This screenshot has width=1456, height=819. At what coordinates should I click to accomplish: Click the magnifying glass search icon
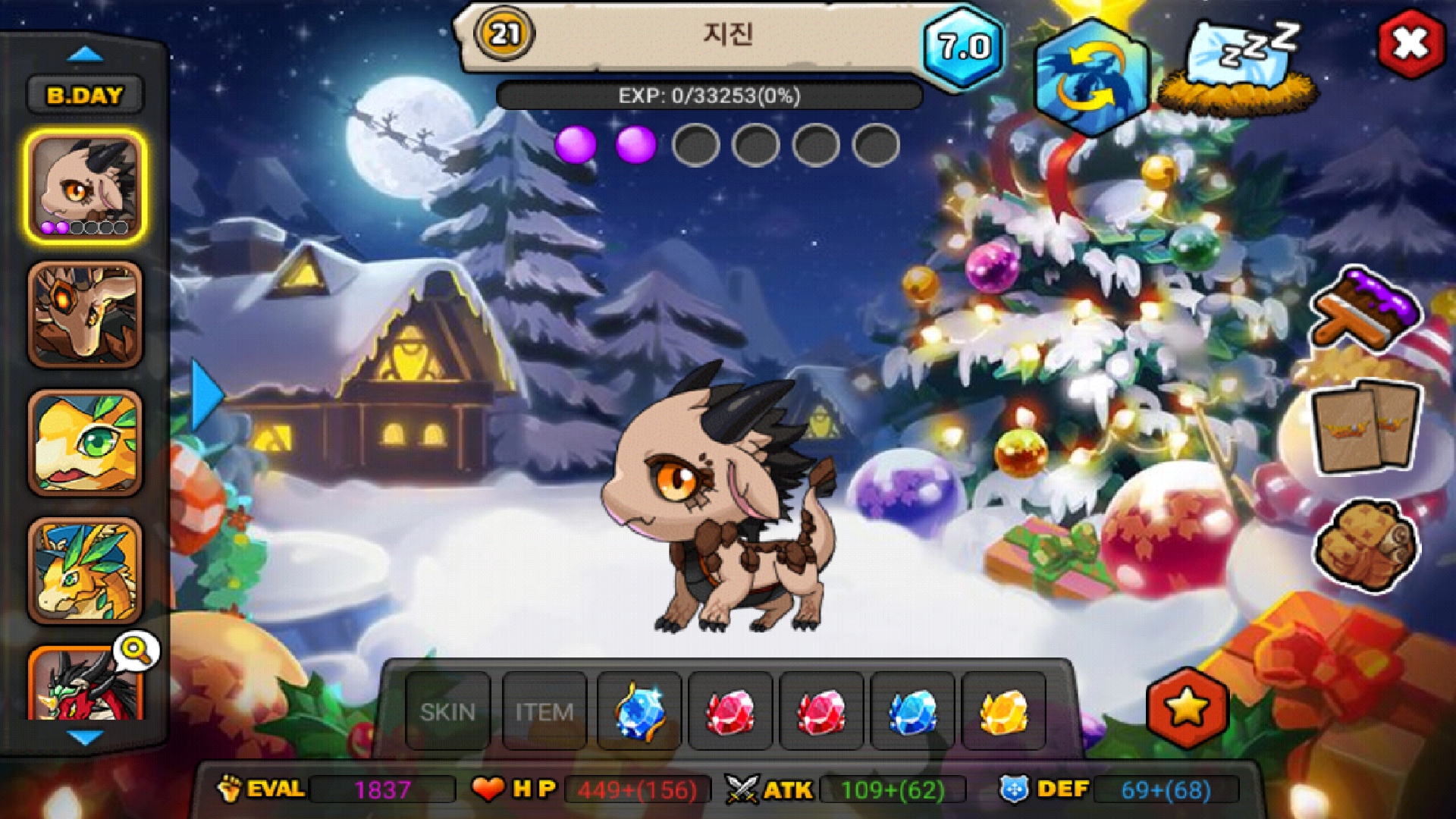(x=136, y=650)
